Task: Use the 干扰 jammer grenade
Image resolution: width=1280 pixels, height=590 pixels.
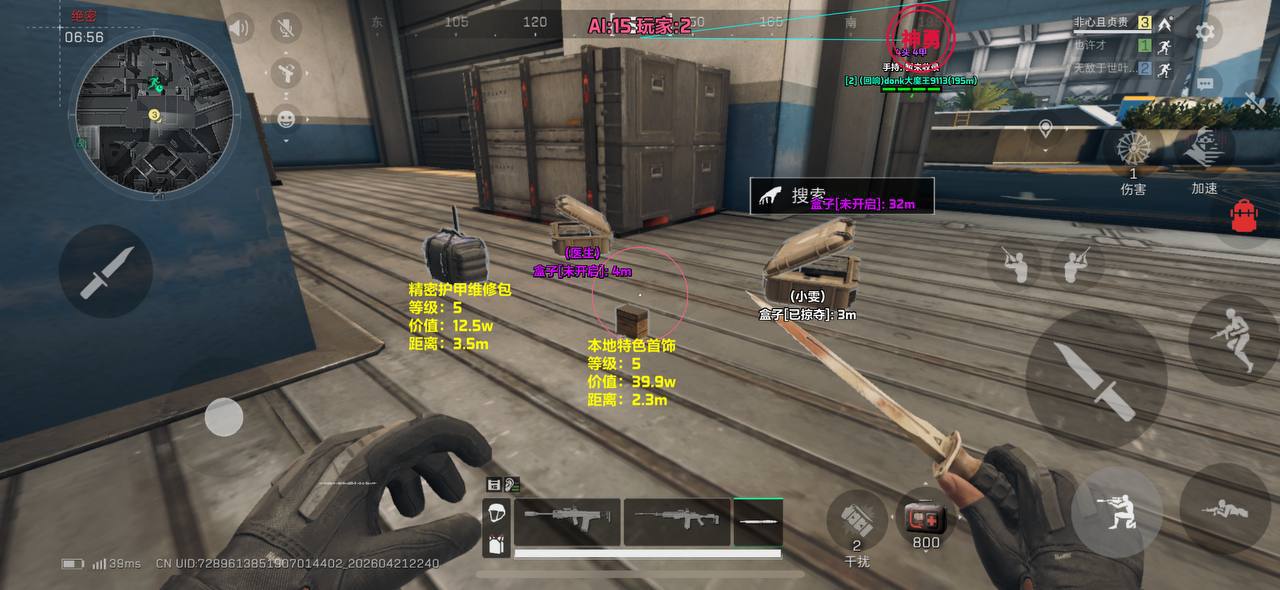Action: [x=857, y=519]
